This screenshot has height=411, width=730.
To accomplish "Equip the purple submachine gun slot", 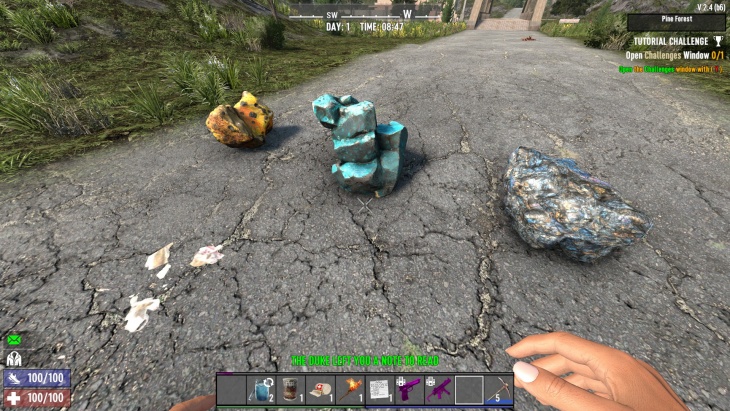I will pyautogui.click(x=439, y=389).
